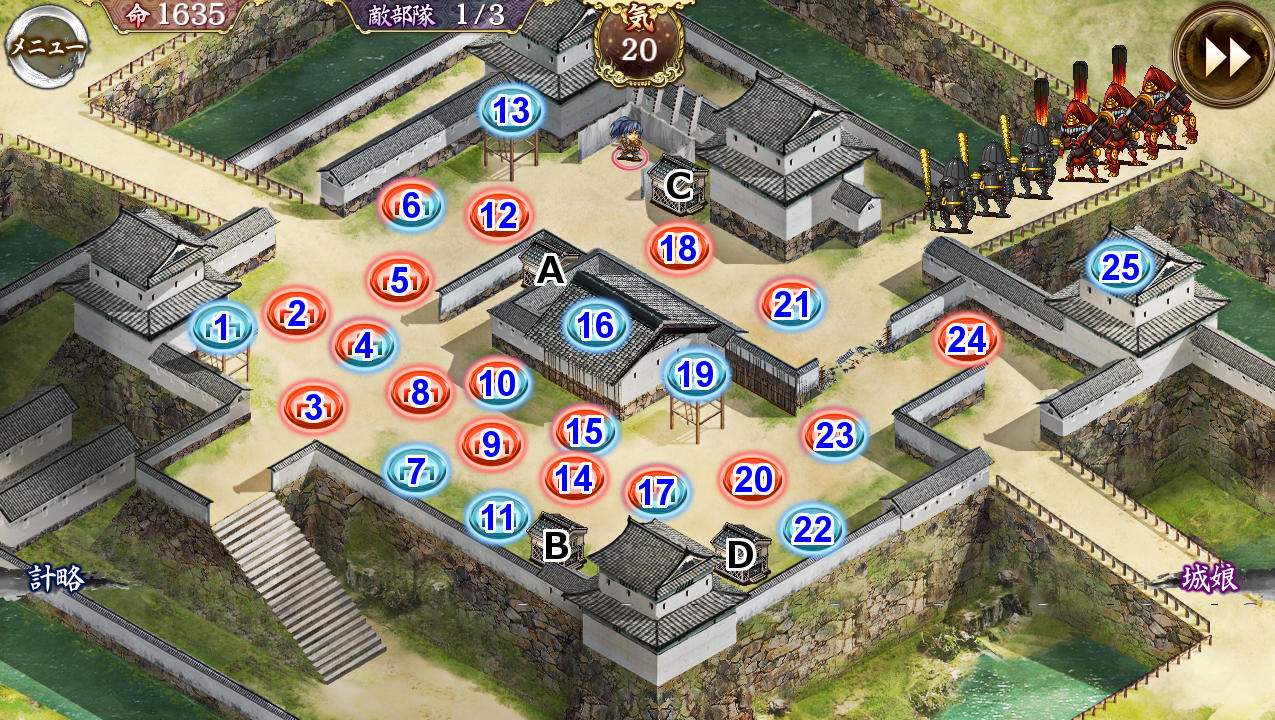
Task: Select red deployment slot 18
Action: [x=679, y=248]
